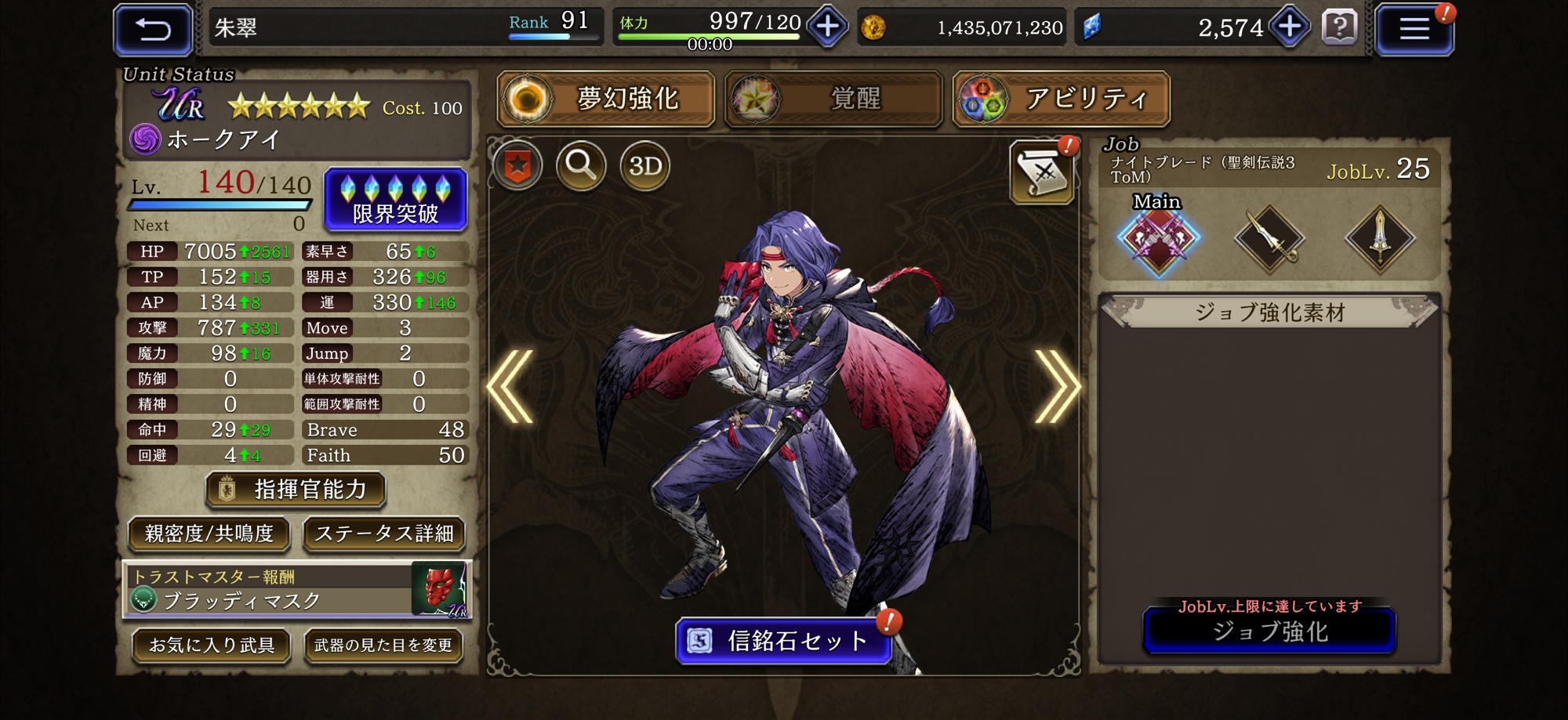Open the 夢幻強化 enhancement tab

[605, 99]
